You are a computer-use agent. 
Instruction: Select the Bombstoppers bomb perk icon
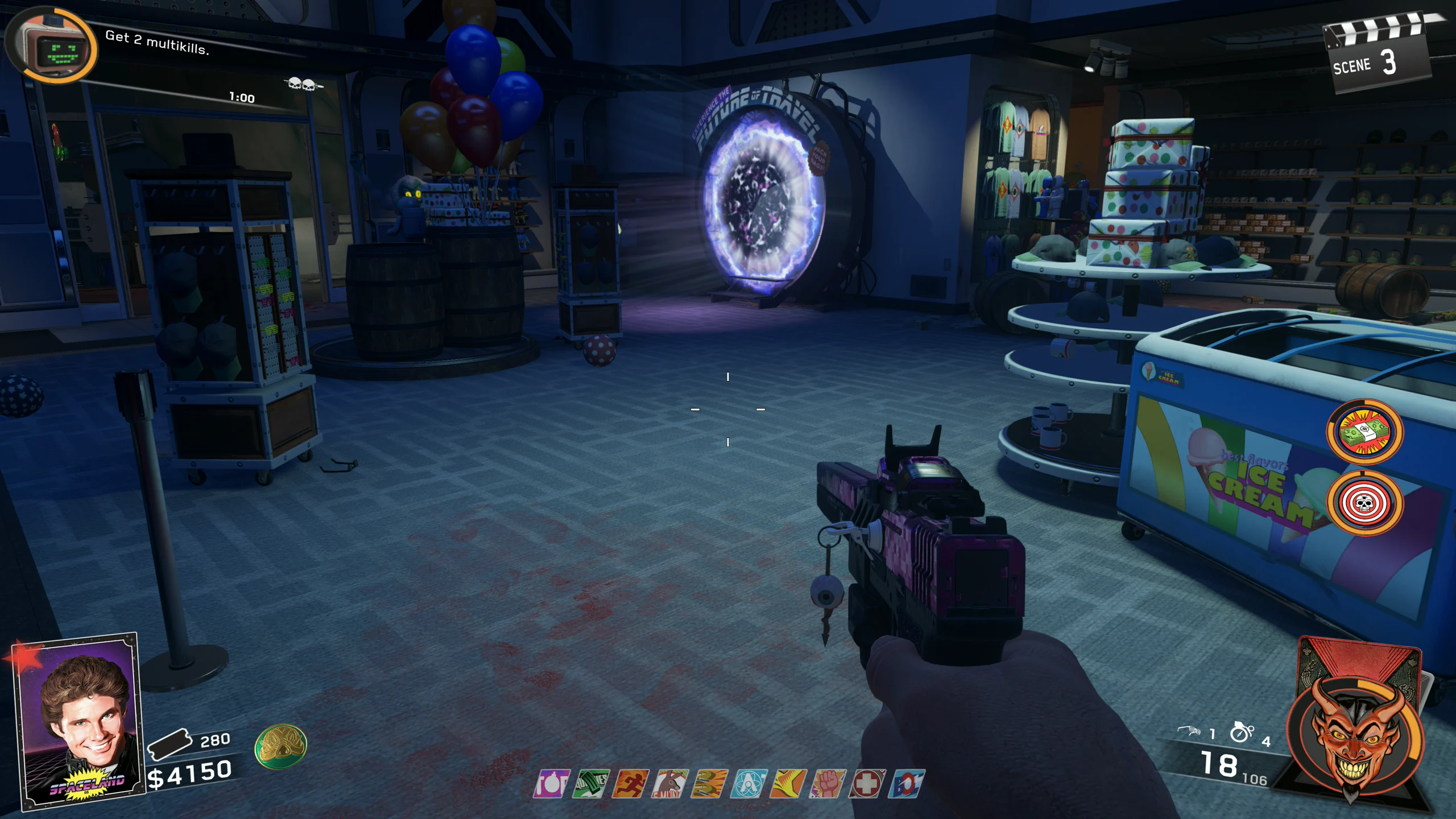[x=552, y=784]
